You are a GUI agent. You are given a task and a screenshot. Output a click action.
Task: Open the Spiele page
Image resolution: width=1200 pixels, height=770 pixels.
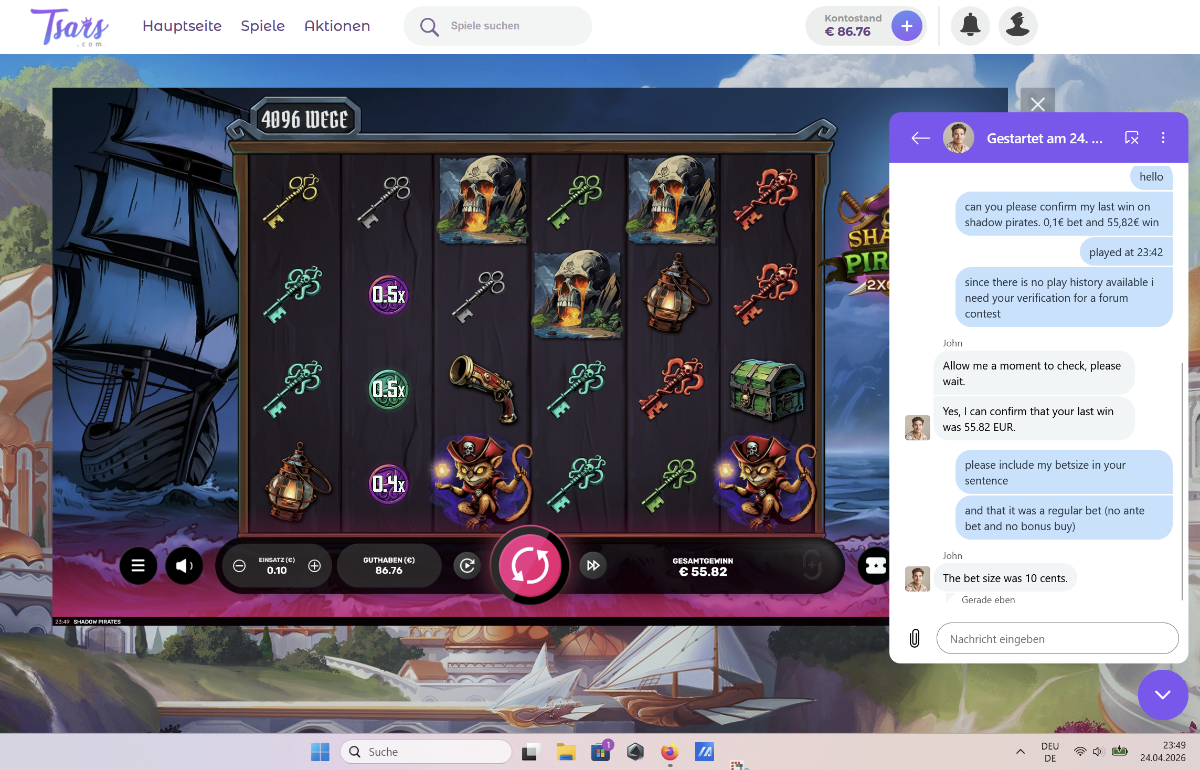point(263,26)
